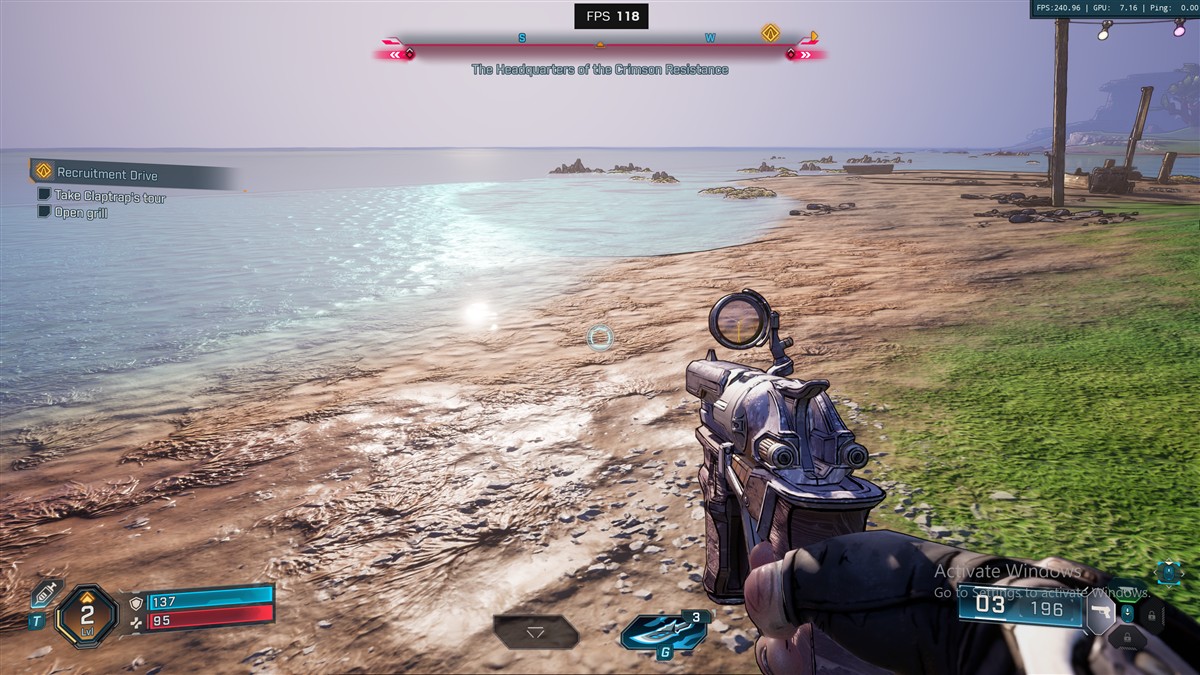Click the orange quest marker on the compass

(770, 33)
